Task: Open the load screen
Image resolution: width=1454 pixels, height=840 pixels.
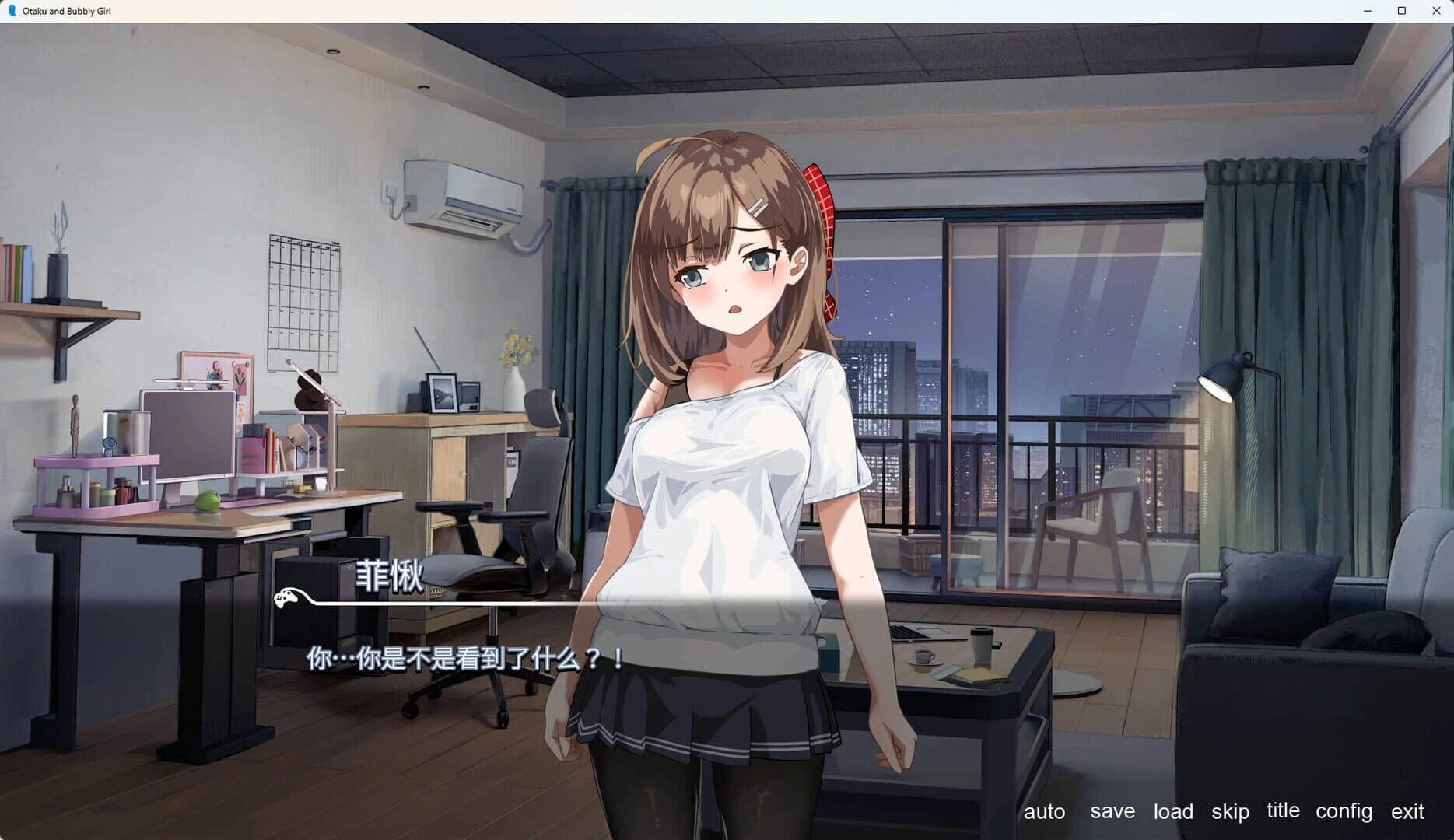Action: tap(1173, 811)
